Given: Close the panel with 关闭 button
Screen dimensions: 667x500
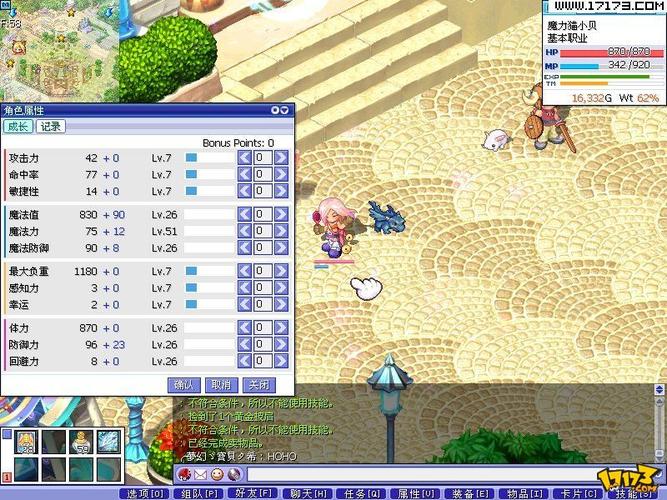Looking at the screenshot, I should [x=257, y=384].
